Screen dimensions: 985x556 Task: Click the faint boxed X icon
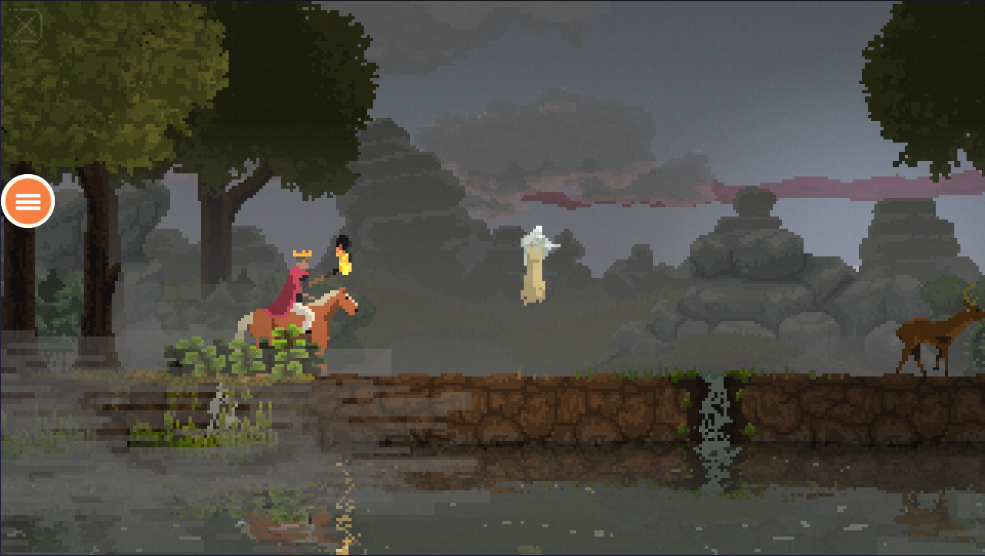[x=28, y=24]
